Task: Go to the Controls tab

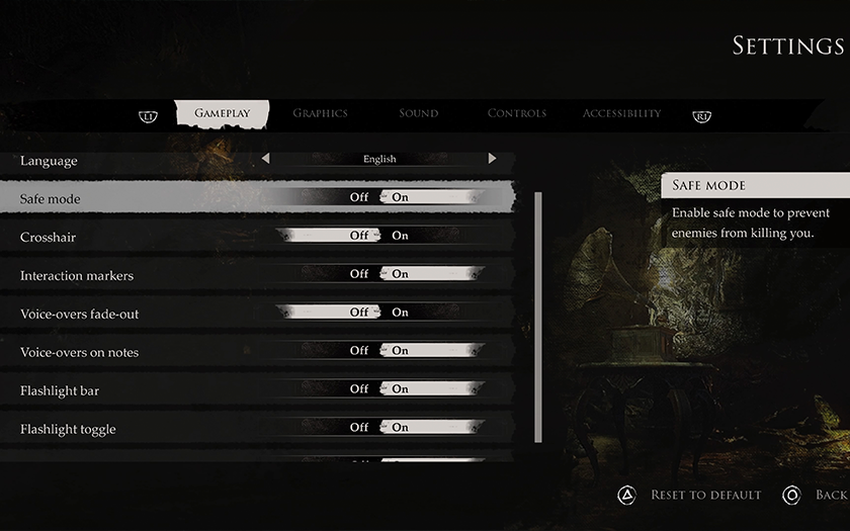Action: [x=516, y=113]
